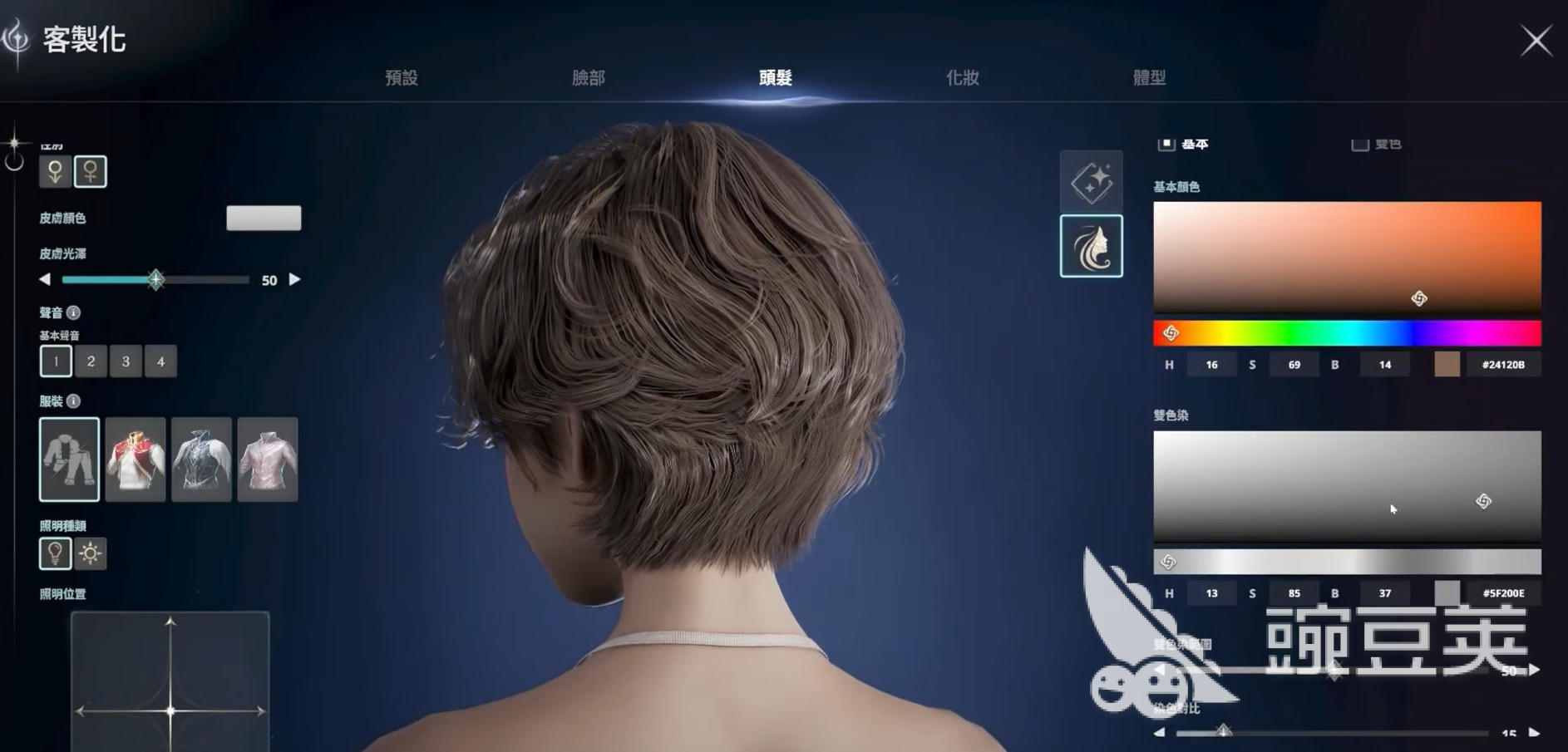Select the male gender symbol icon
Viewport: 1568px width, 752px height.
coord(55,170)
